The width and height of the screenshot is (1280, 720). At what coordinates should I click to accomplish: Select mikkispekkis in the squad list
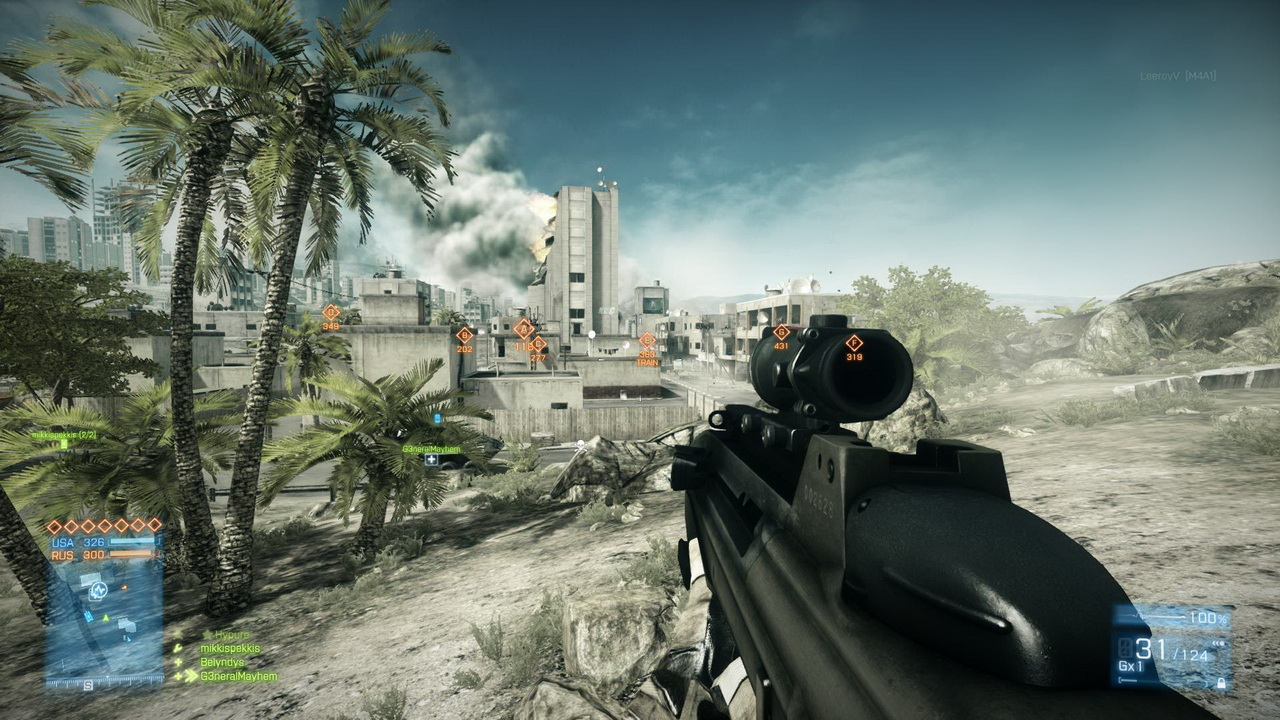pos(230,648)
